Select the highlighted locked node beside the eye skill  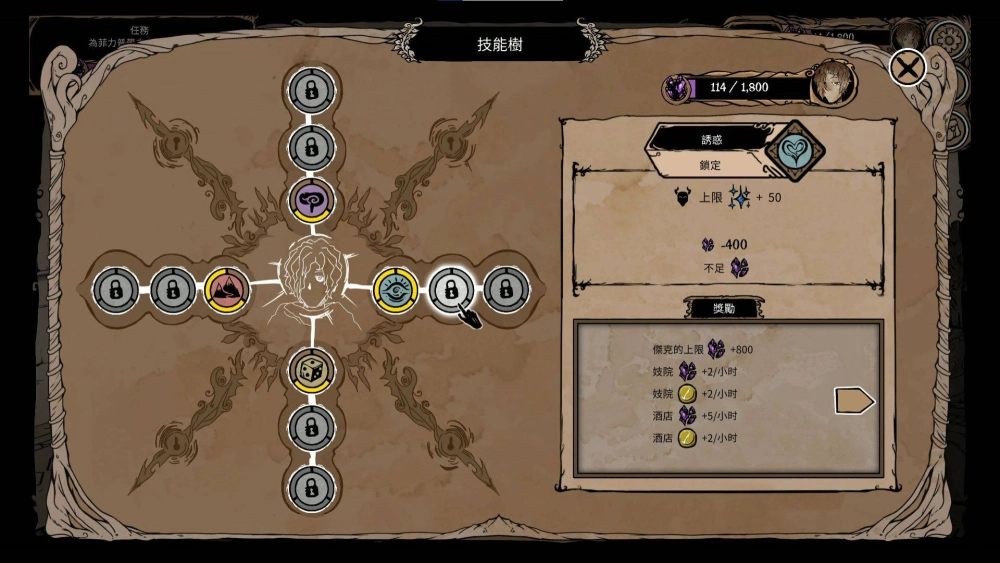pos(451,290)
